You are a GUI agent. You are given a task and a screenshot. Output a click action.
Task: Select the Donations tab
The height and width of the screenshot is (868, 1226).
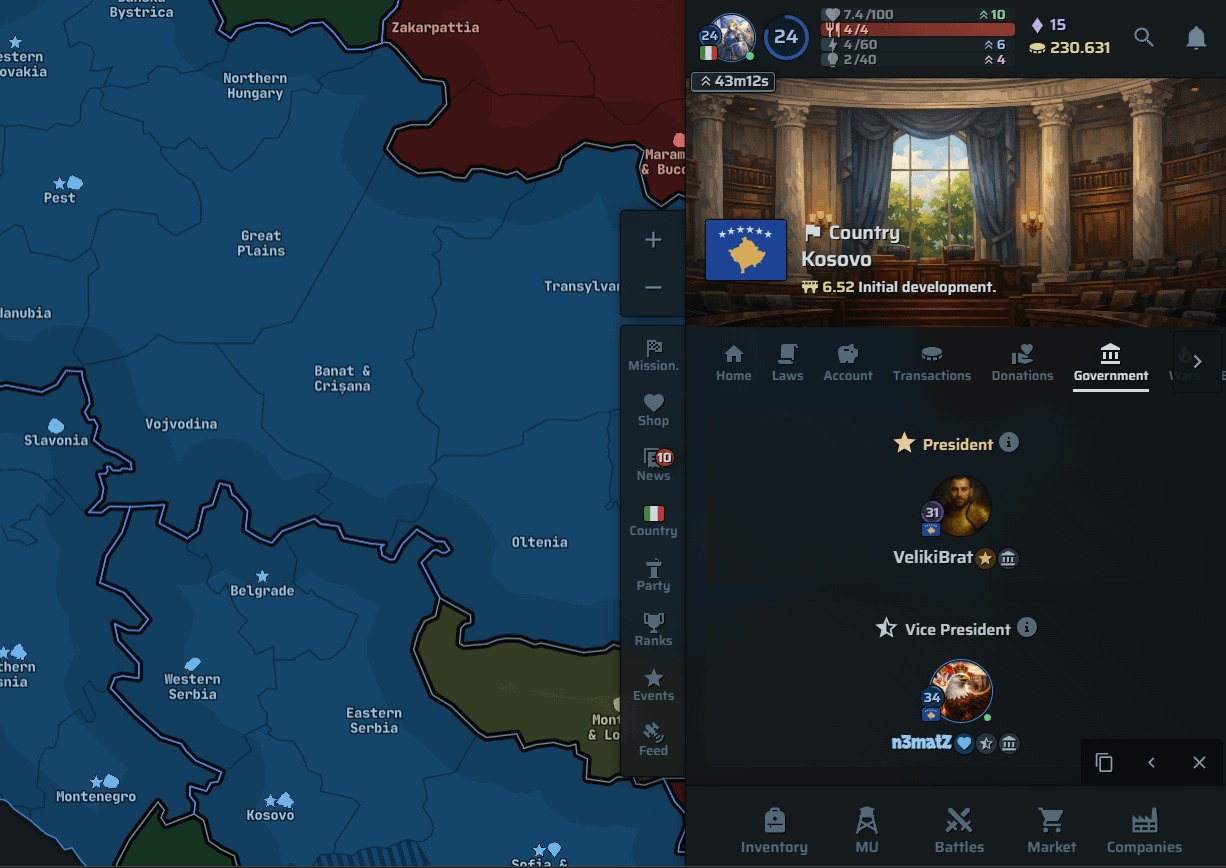(1022, 362)
